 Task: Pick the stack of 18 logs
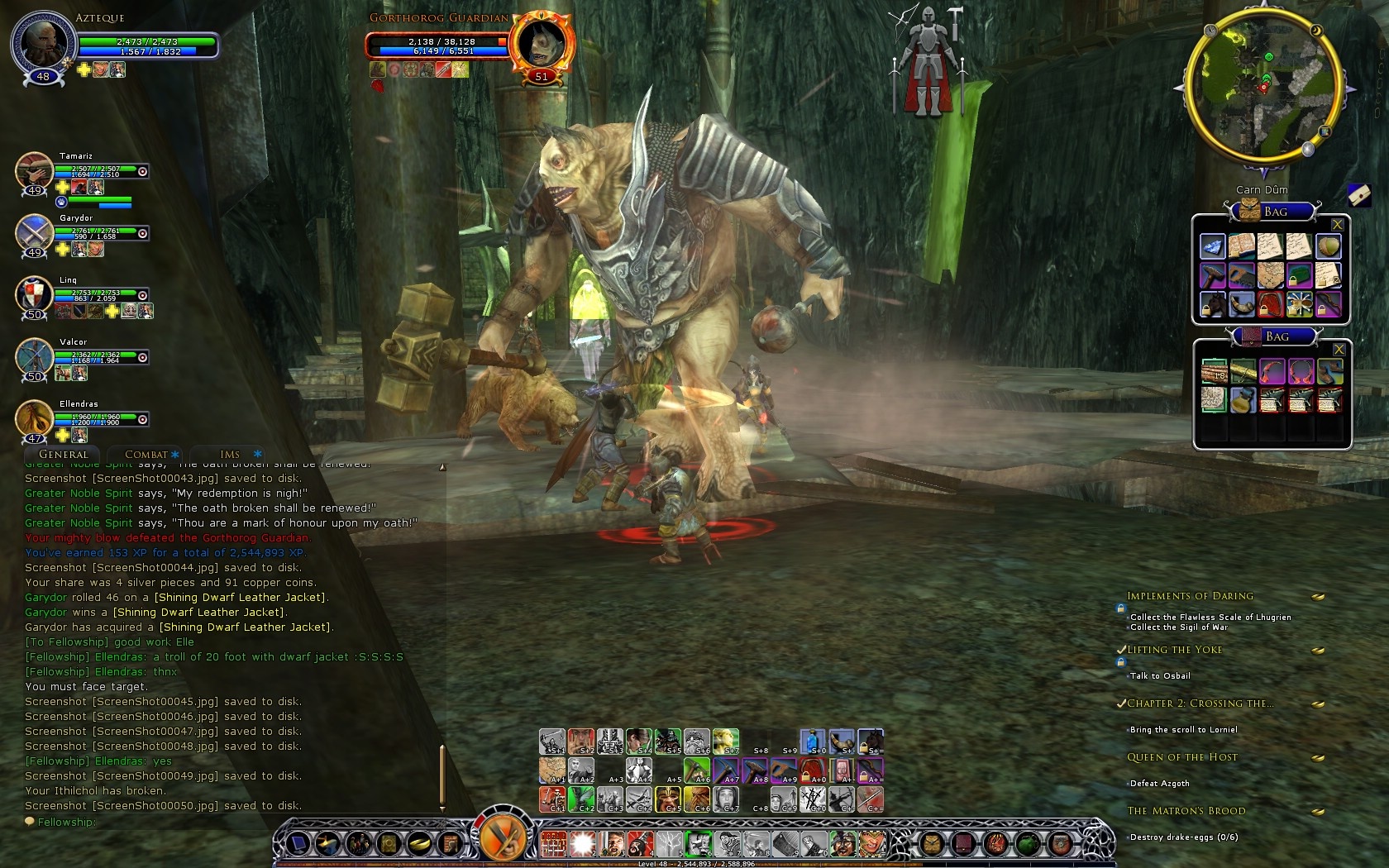tap(1213, 372)
